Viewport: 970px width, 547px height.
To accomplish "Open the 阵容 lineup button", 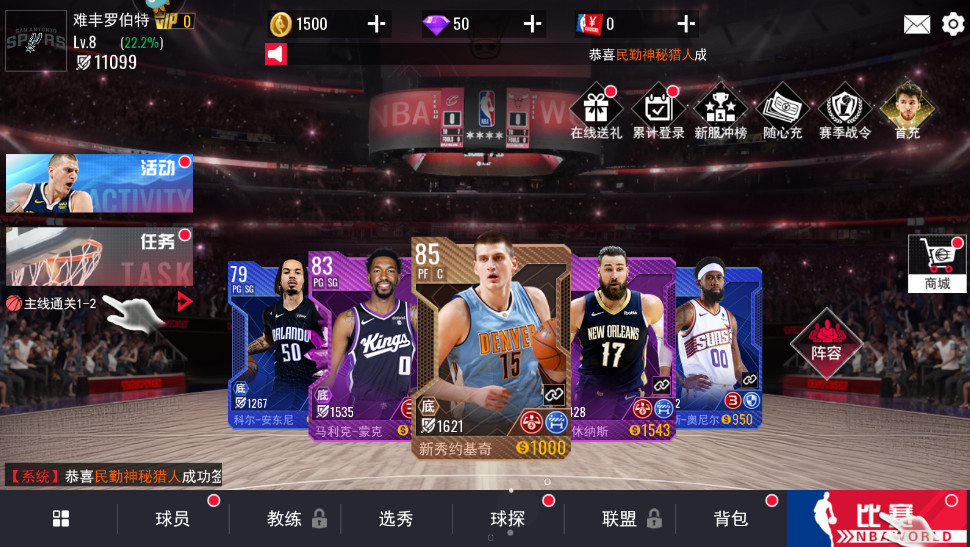I will click(x=826, y=343).
